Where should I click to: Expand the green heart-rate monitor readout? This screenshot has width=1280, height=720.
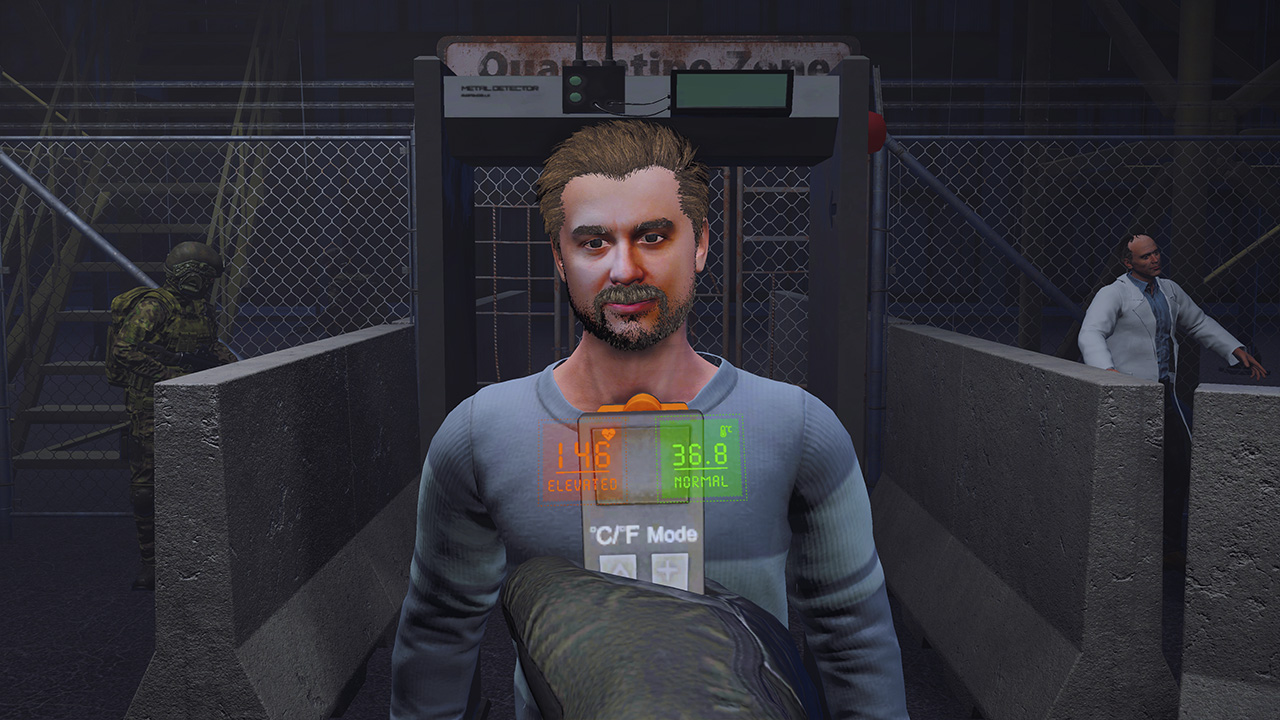pyautogui.click(x=700, y=456)
